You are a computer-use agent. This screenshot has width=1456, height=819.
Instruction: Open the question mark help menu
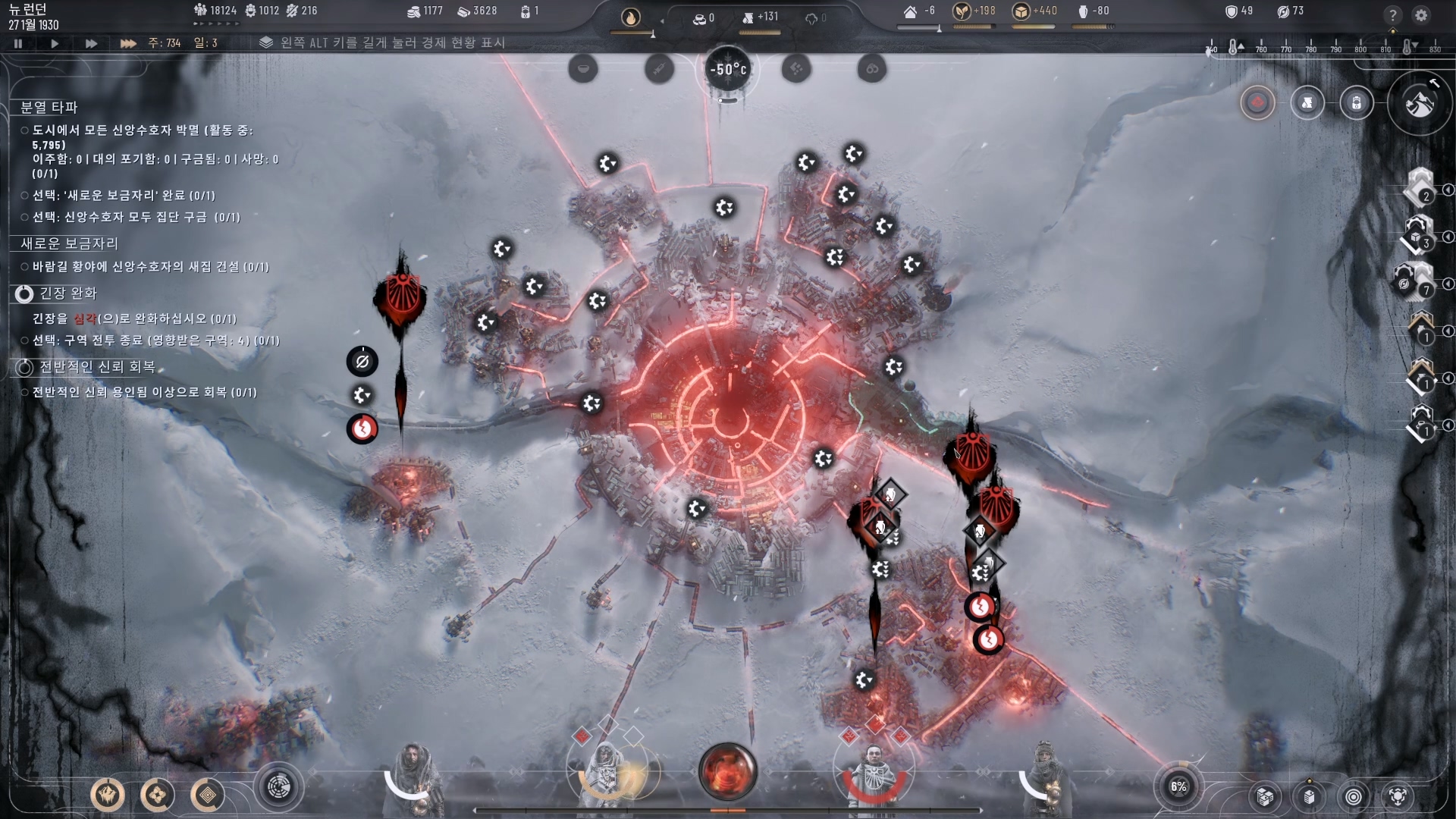1392,15
